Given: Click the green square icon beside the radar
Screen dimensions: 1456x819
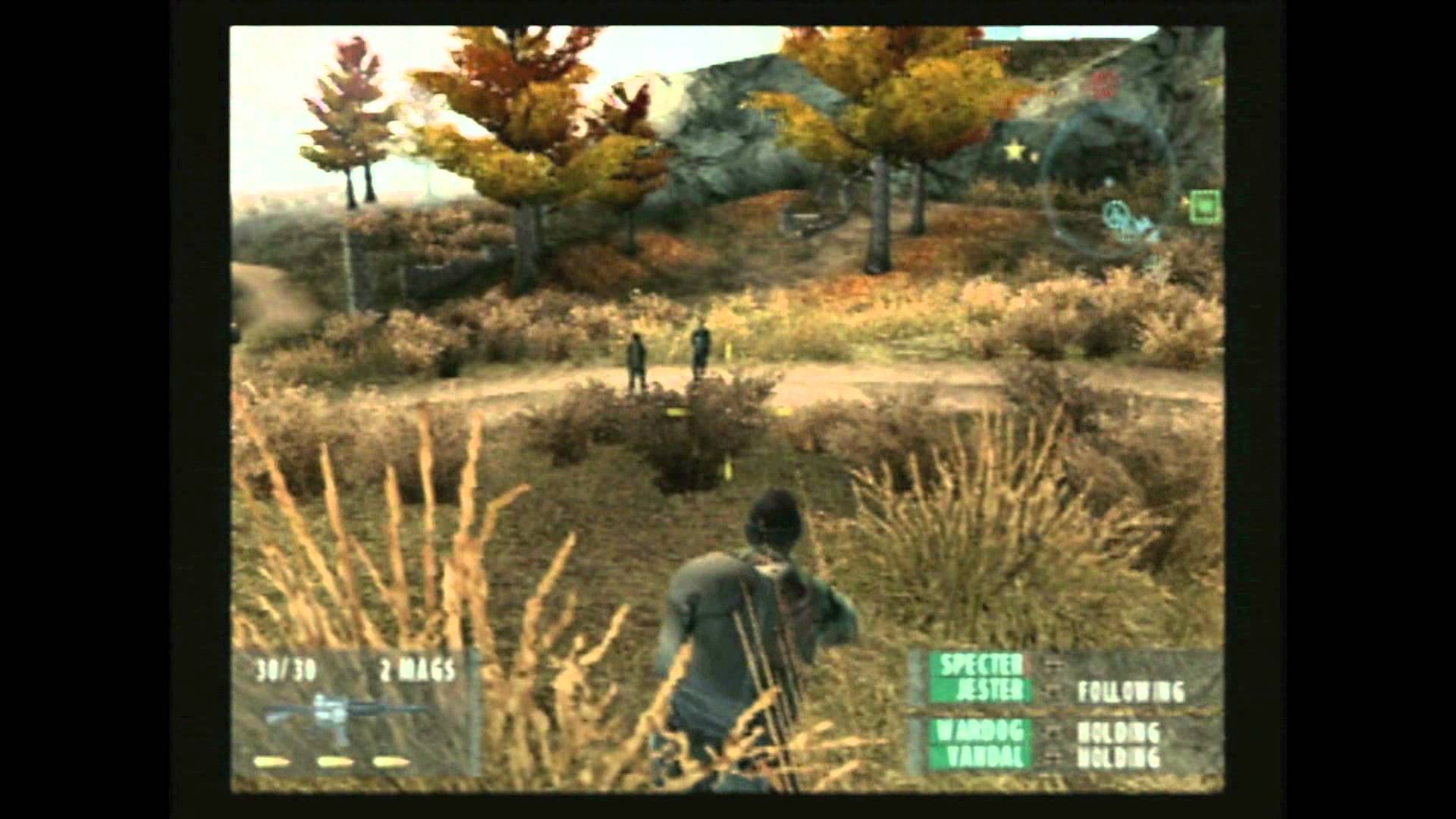Looking at the screenshot, I should point(1206,206).
